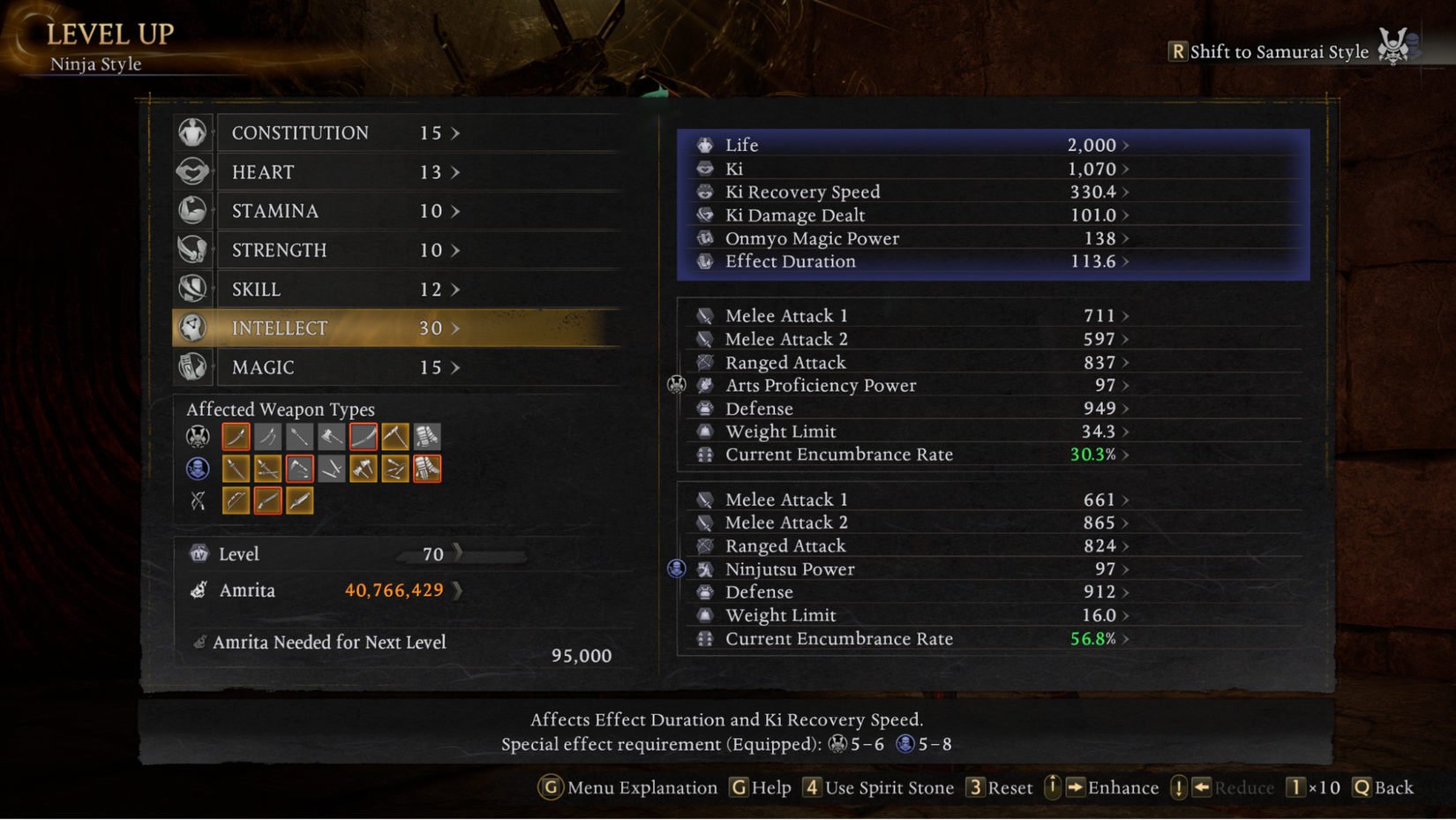Click the Amrita icon next to the Amrita total
The width and height of the screenshot is (1456, 820).
[x=200, y=590]
